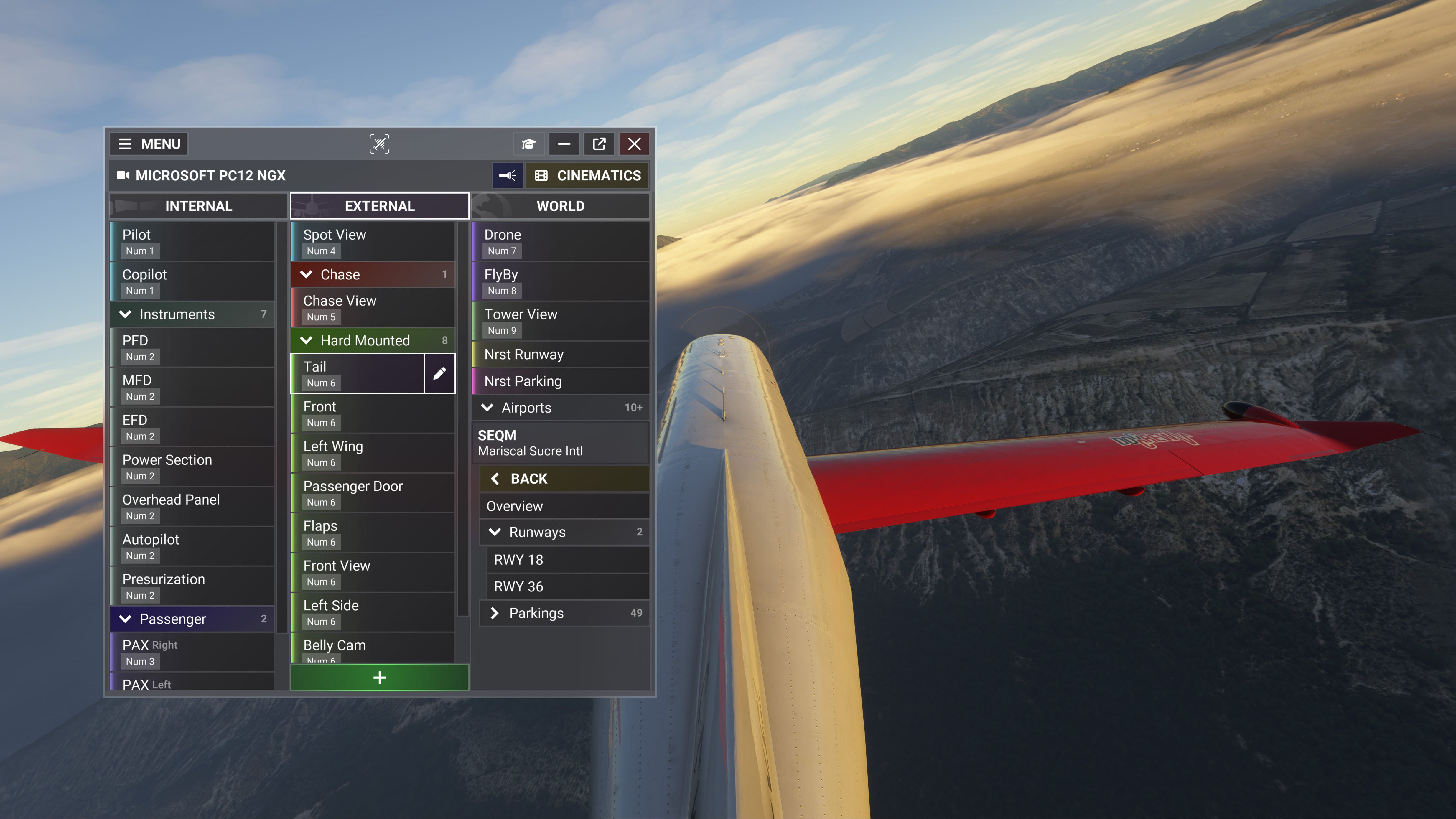Click the film strip Cinematics icon
Viewport: 1456px width, 819px height.
click(541, 175)
